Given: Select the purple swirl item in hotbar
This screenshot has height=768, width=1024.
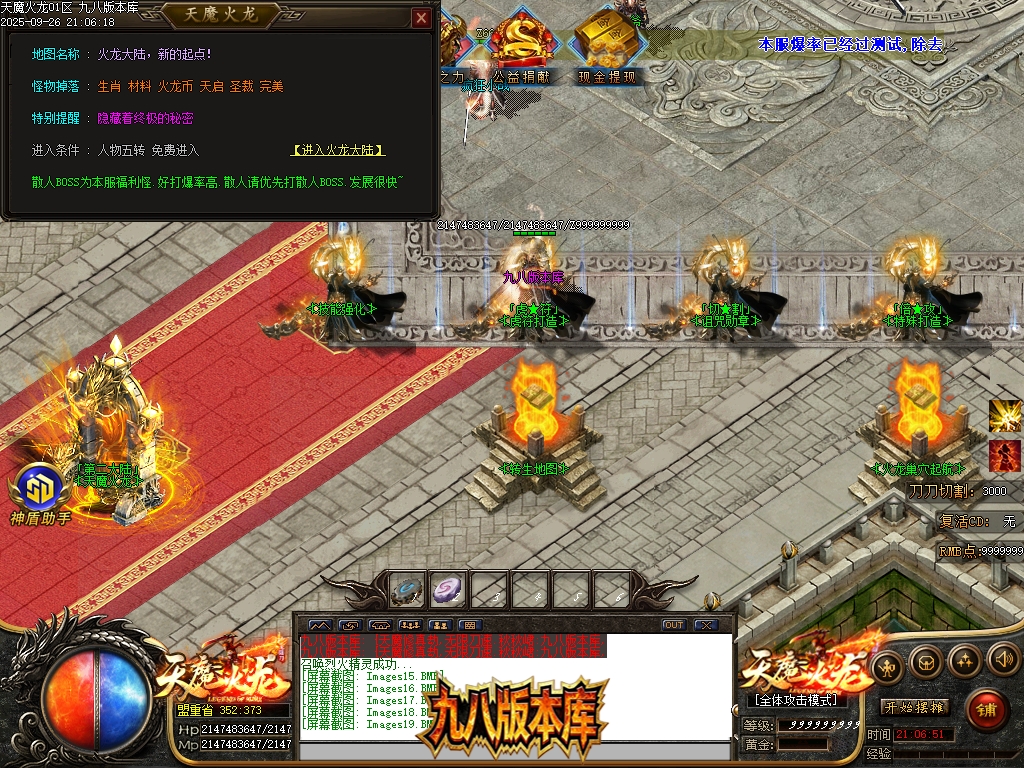Looking at the screenshot, I should coord(449,590).
